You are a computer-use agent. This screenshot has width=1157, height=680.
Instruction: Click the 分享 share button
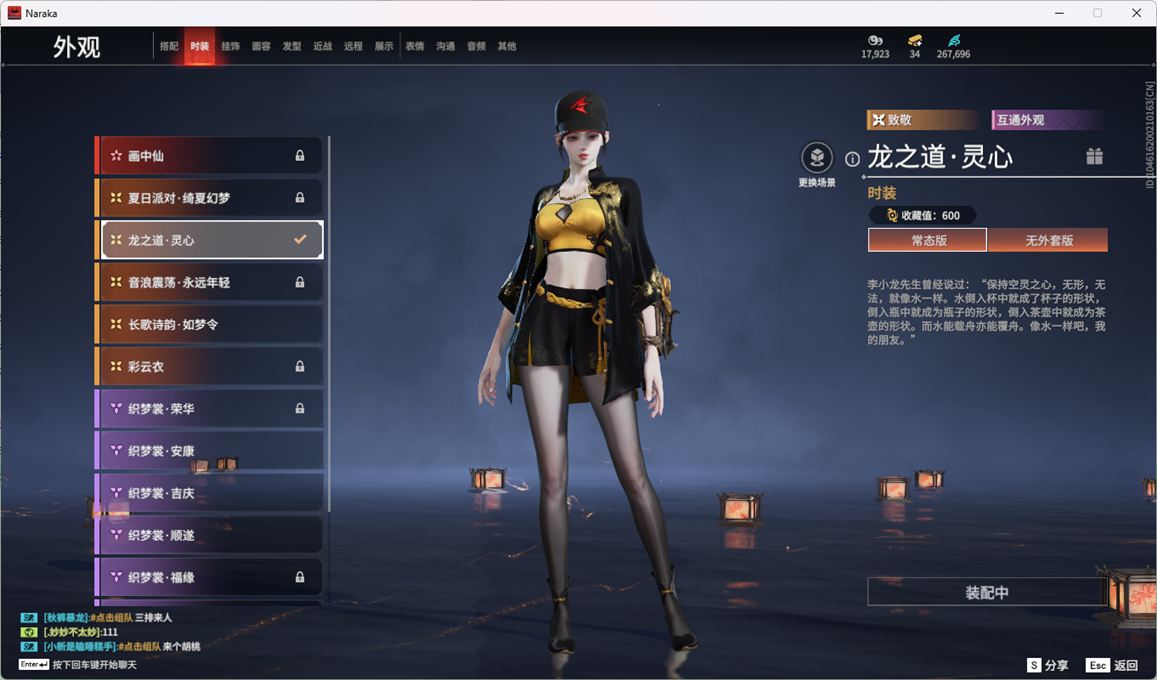click(x=1048, y=665)
